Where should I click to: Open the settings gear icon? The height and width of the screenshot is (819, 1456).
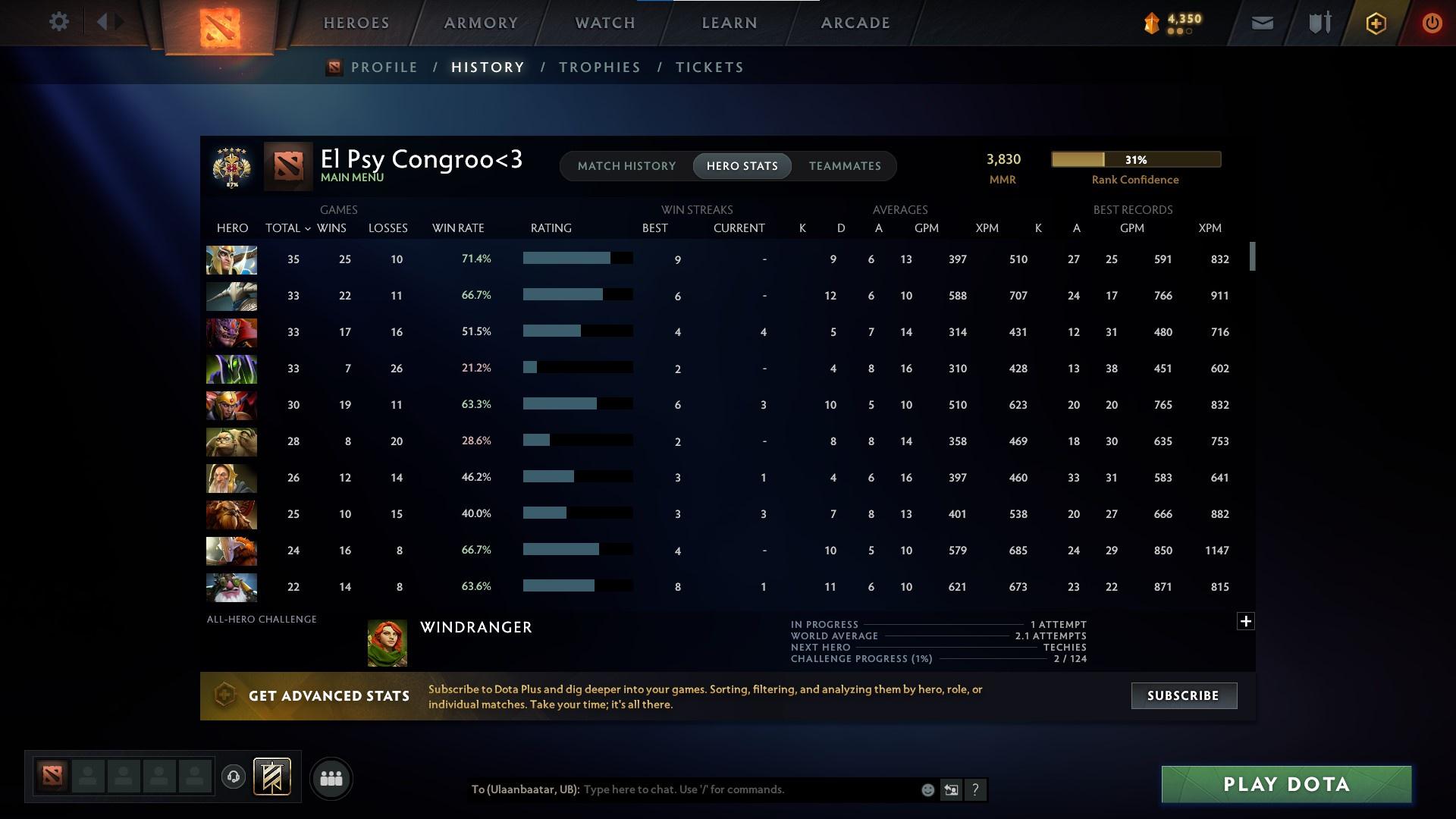59,21
